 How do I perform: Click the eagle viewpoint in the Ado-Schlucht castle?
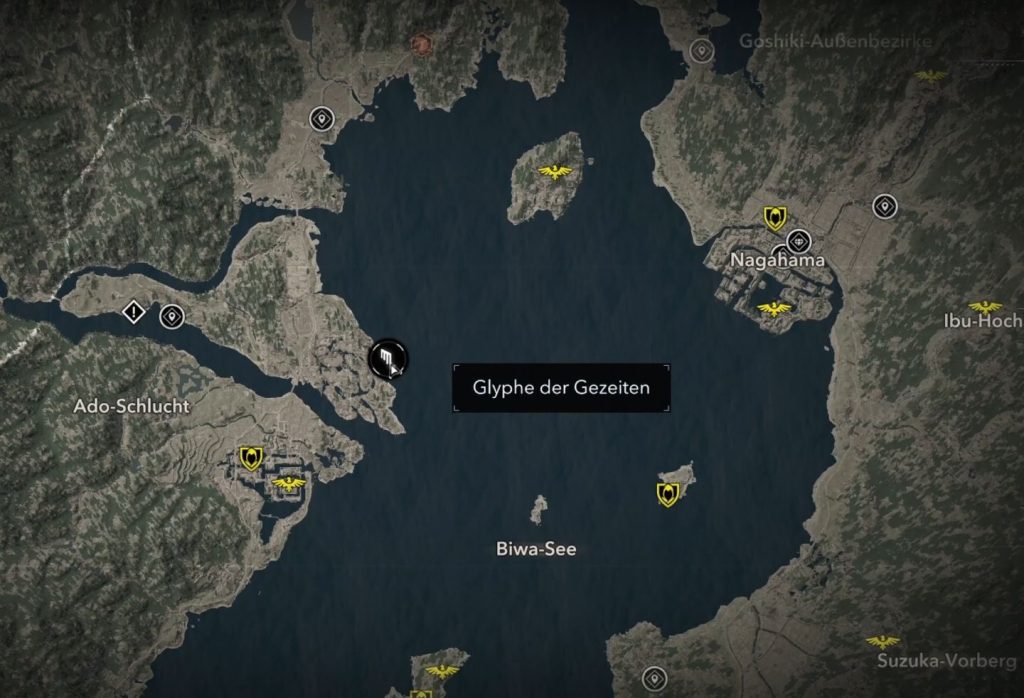pos(290,484)
